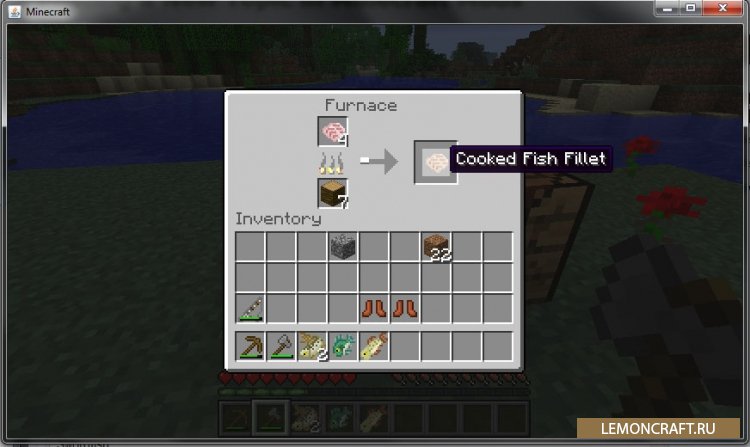Image resolution: width=750 pixels, height=447 pixels.
Task: Minimize the Minecraft window
Action: [x=667, y=9]
